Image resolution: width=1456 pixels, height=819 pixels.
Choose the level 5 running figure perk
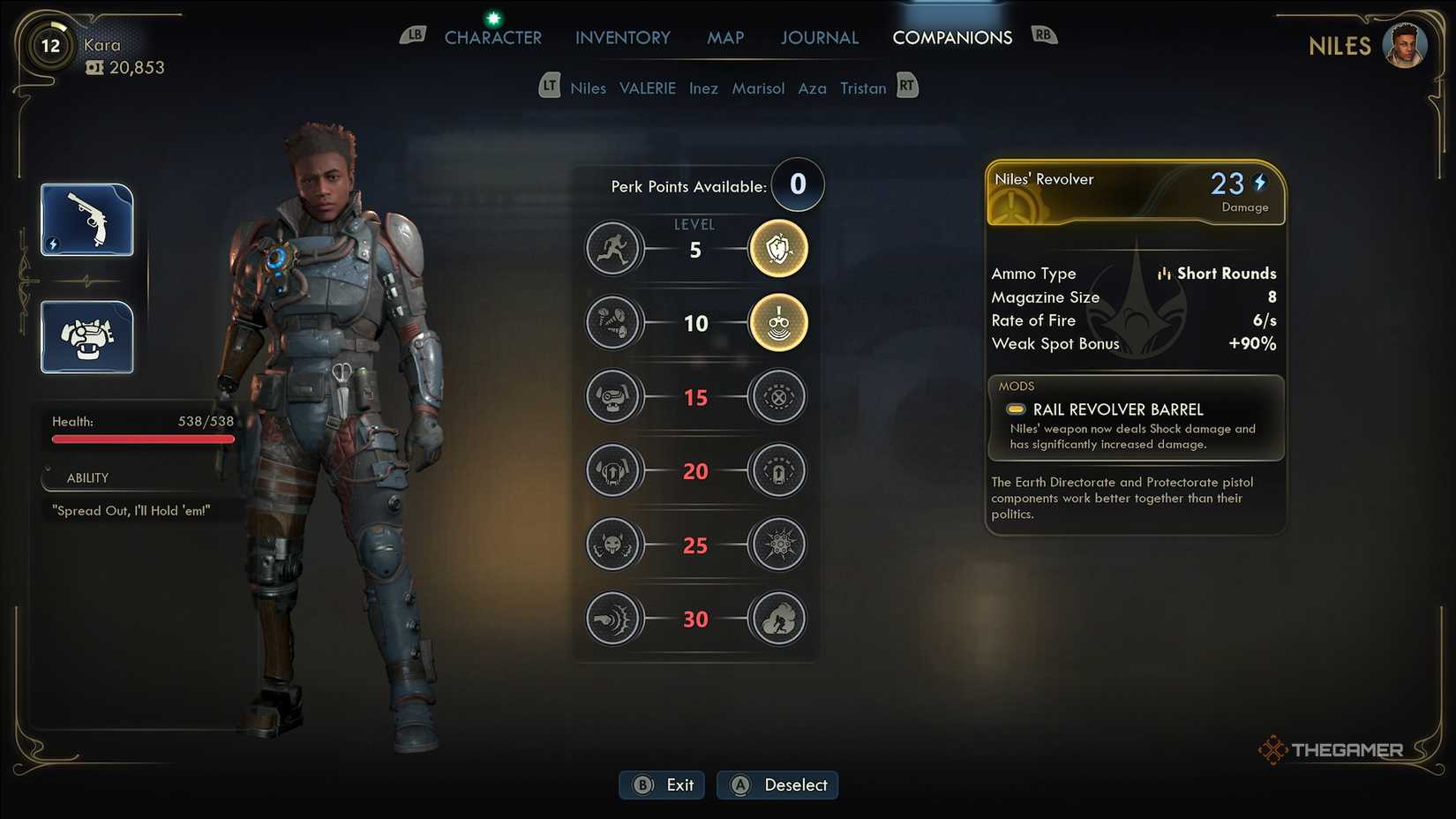click(x=612, y=249)
